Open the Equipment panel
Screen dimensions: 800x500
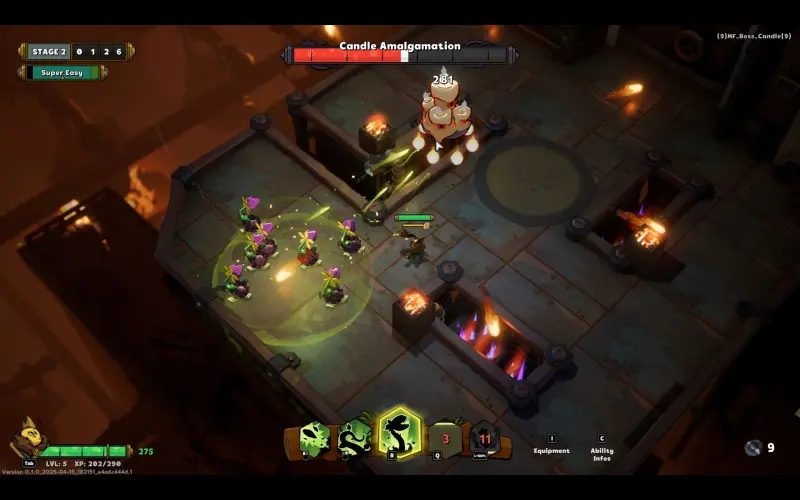(551, 445)
